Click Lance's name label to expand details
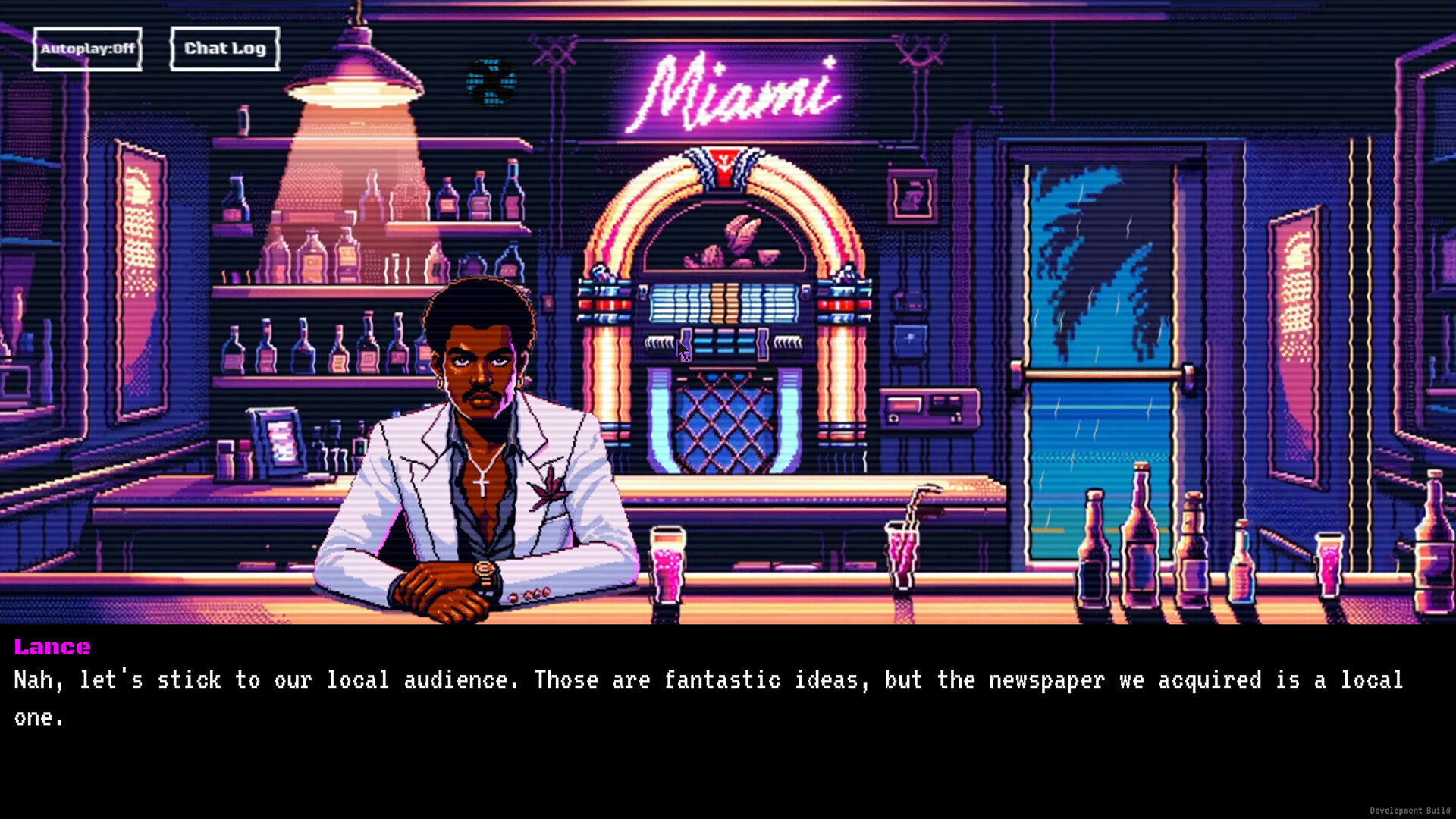 coord(52,647)
